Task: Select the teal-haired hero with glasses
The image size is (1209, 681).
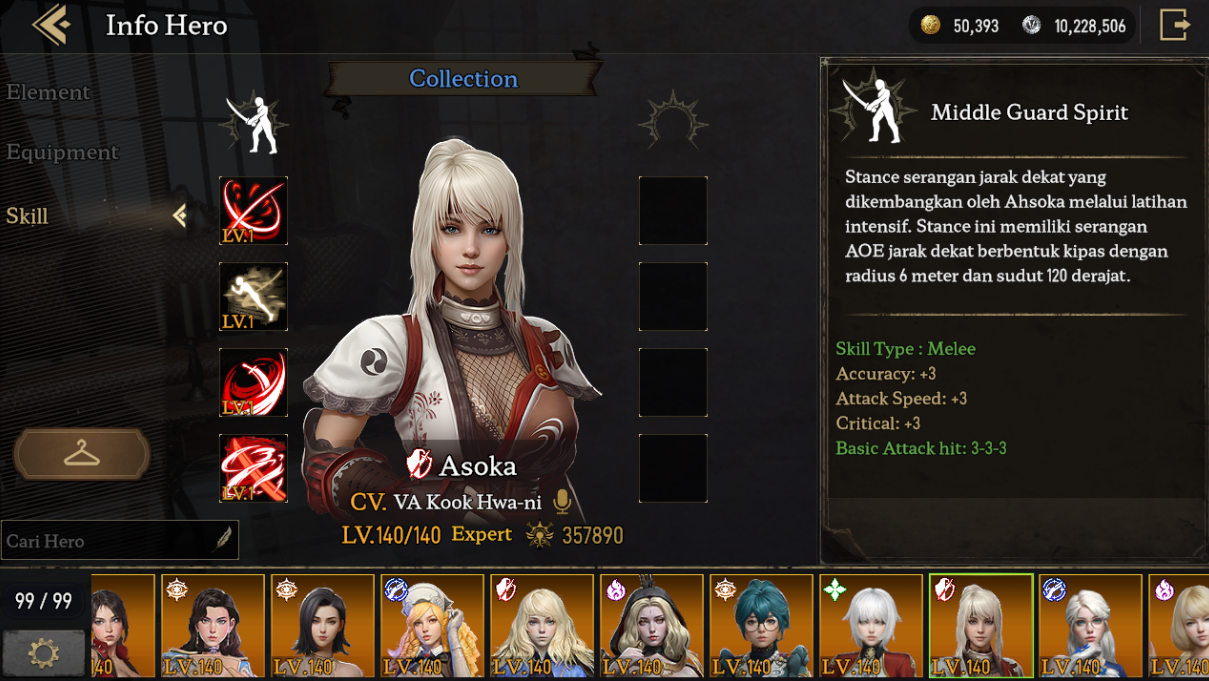Action: [x=761, y=626]
